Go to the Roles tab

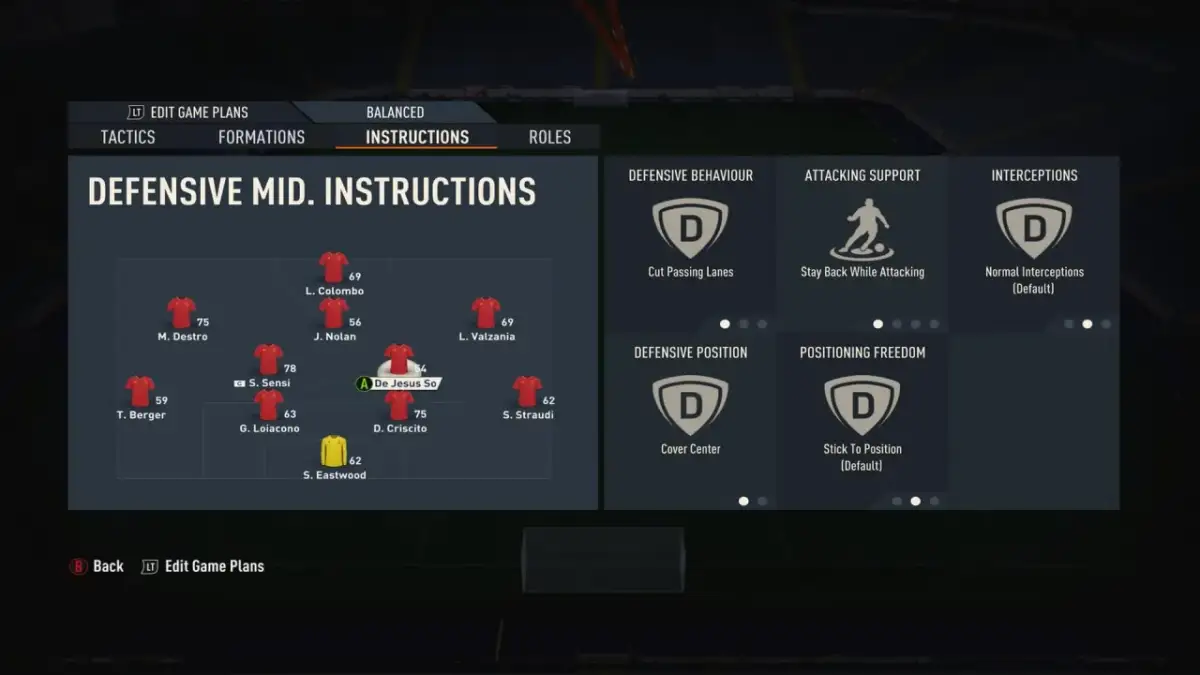click(550, 137)
